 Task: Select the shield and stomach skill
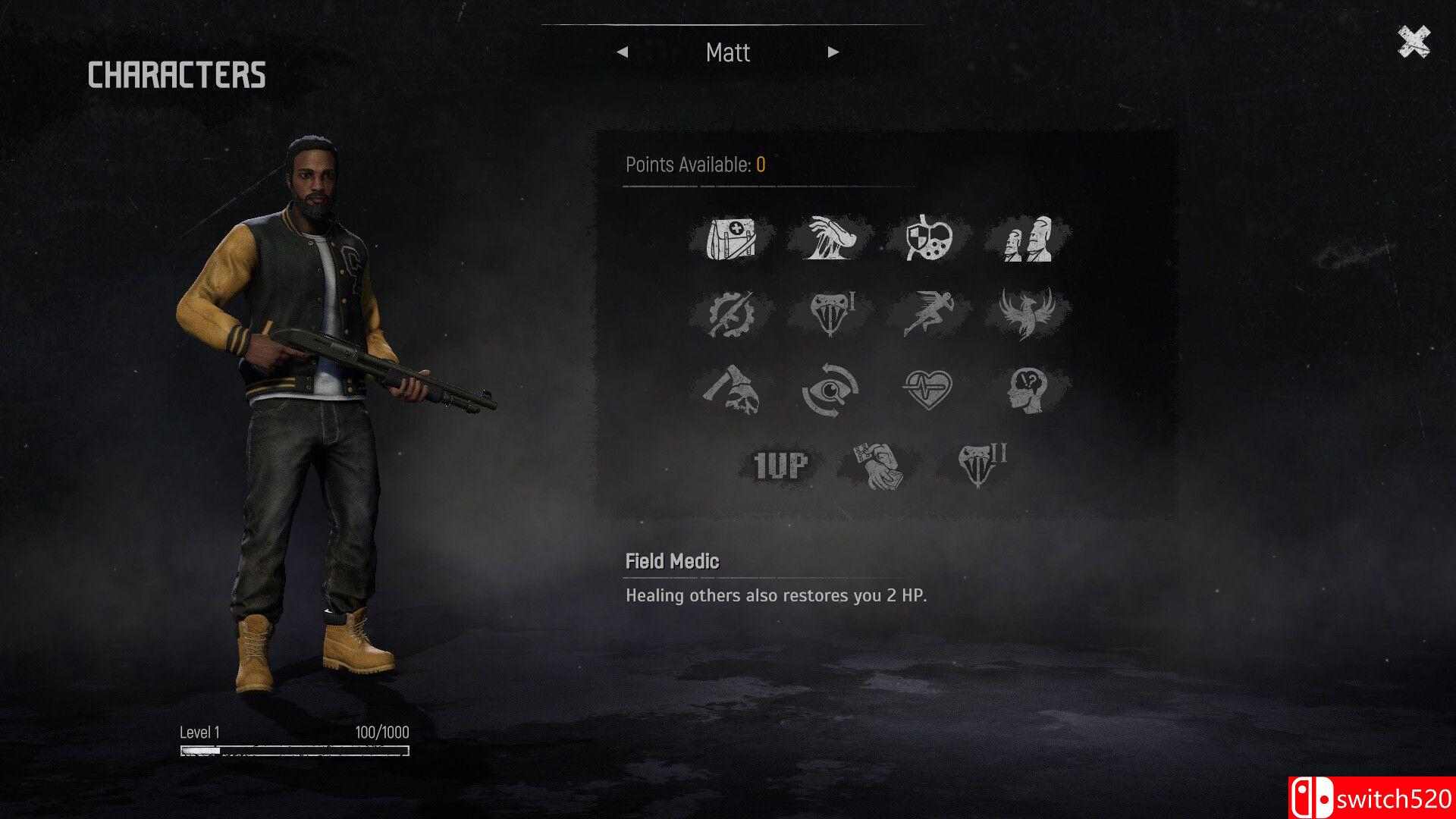coord(929,238)
